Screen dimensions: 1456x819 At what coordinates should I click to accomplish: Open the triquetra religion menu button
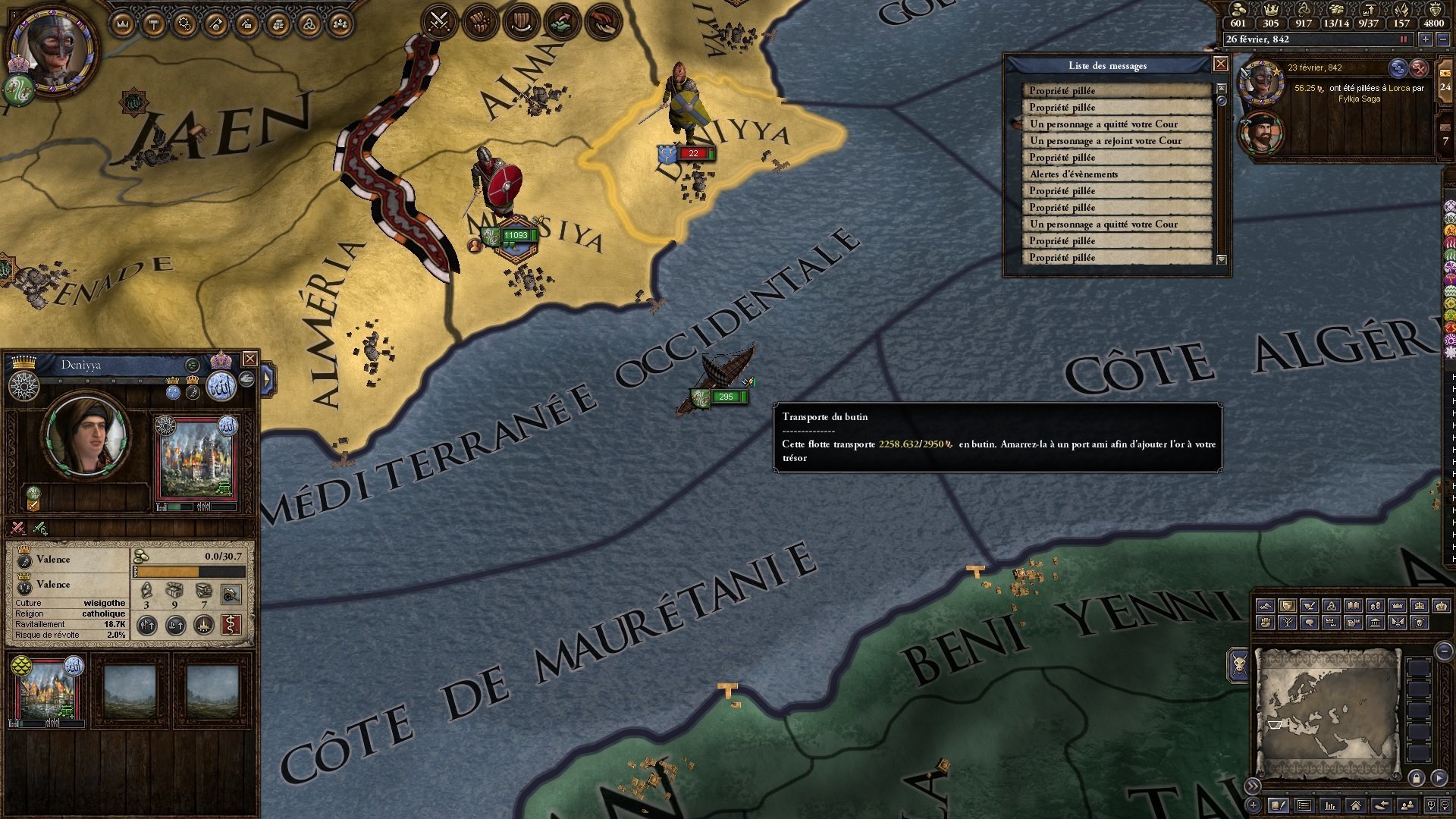pyautogui.click(x=309, y=25)
